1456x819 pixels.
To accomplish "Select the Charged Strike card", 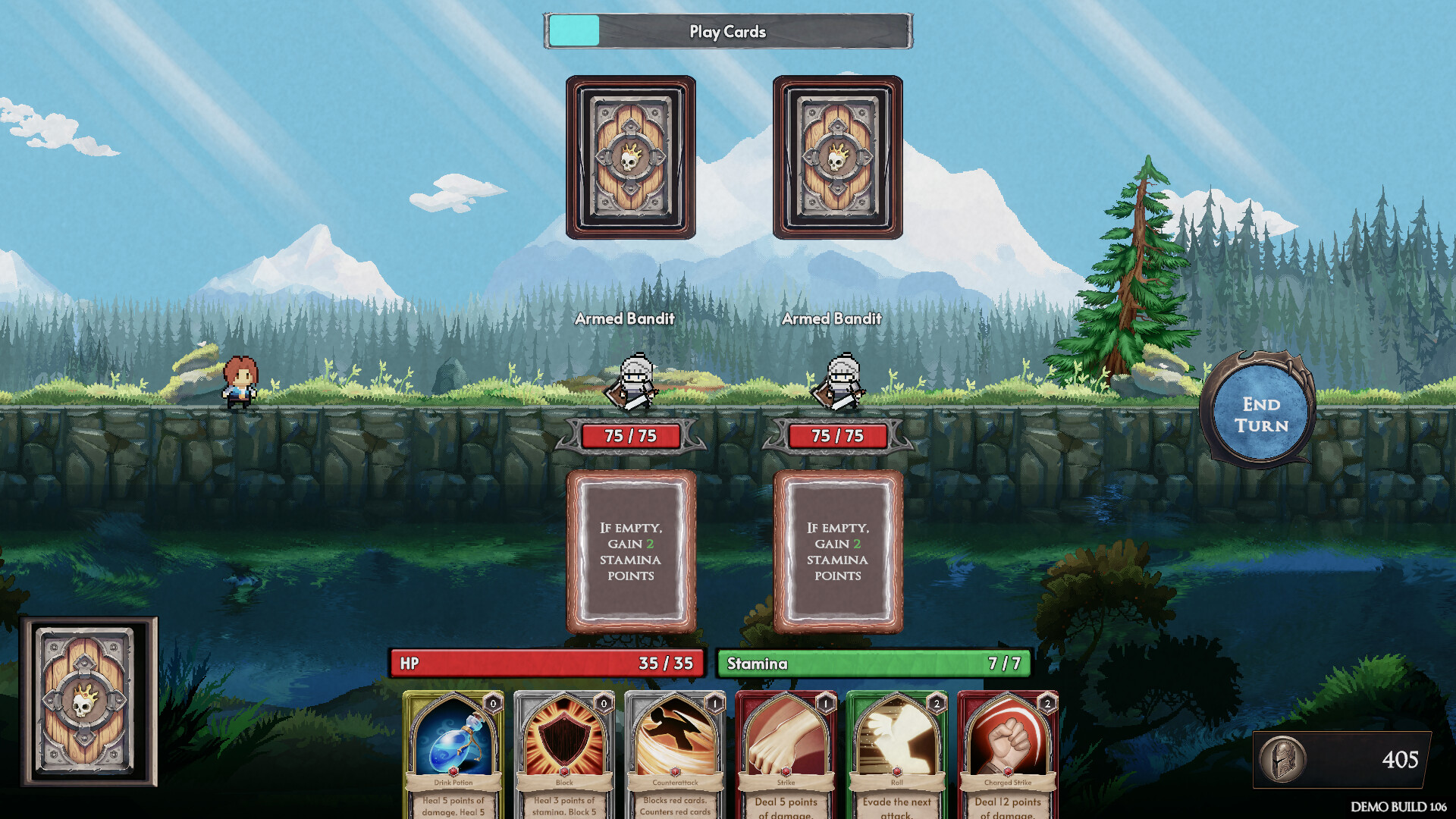I will (x=1009, y=751).
